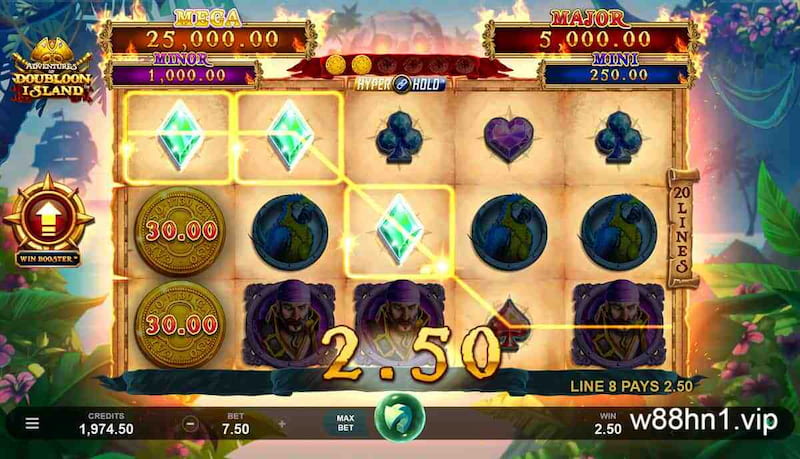Increase the bet with the plus button
The height and width of the screenshot is (459, 800).
click(x=282, y=423)
